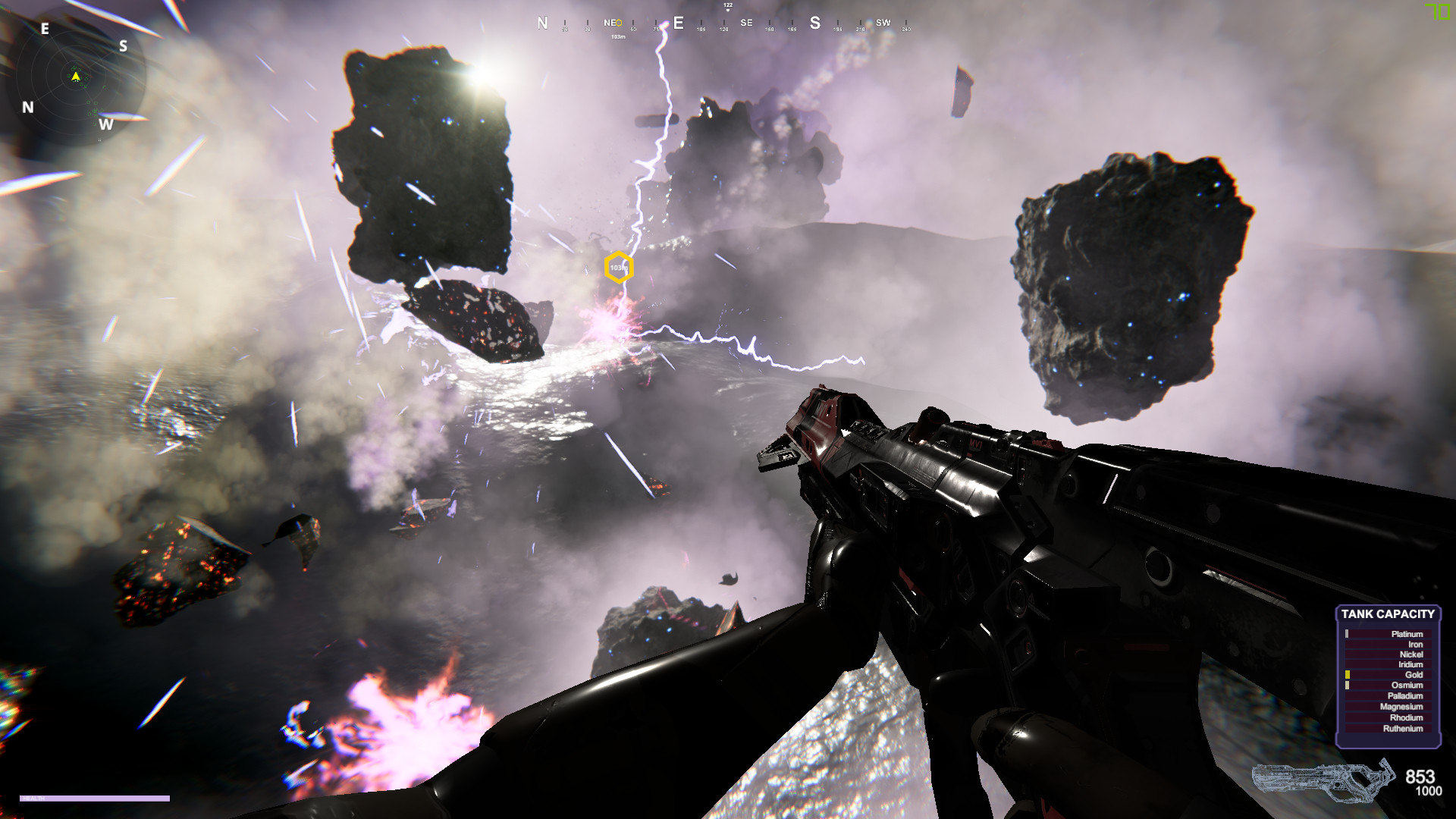The image size is (1456, 819).
Task: Select the SE label on the compass strip
Action: pyautogui.click(x=747, y=24)
